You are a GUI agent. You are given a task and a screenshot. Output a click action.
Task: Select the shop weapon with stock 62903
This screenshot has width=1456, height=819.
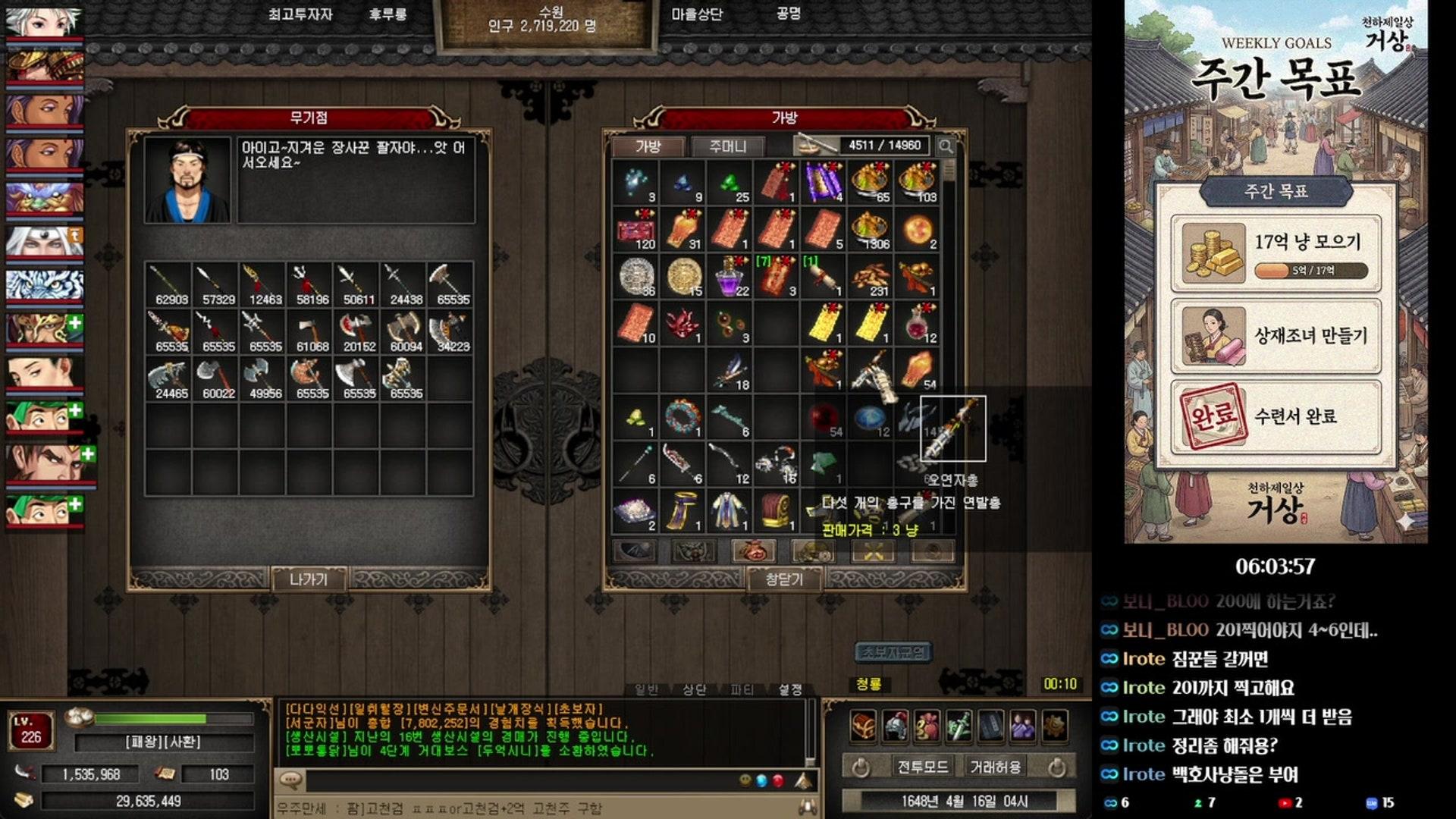tap(169, 284)
